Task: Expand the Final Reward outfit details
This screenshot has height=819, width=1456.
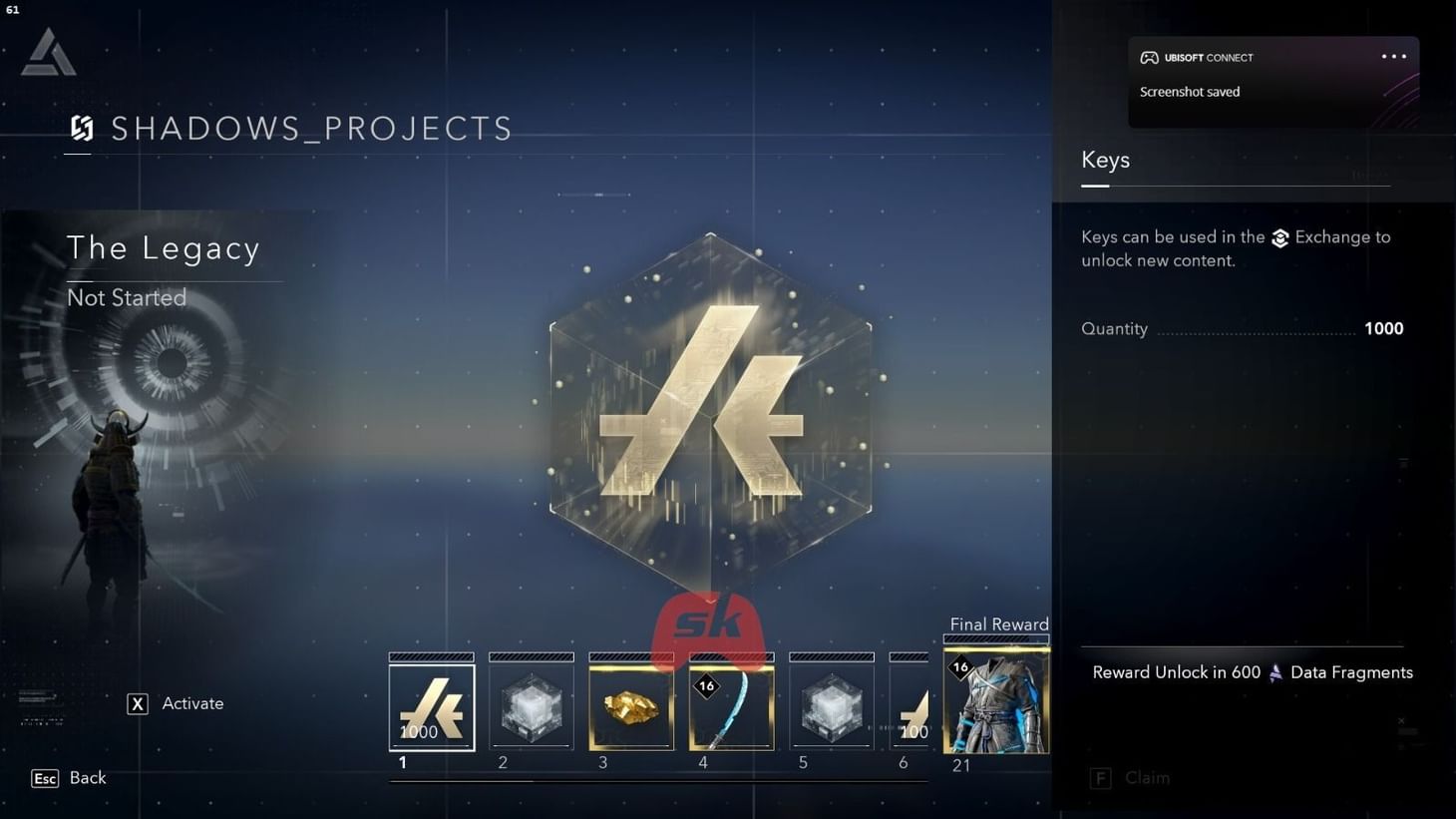Action: pos(996,698)
